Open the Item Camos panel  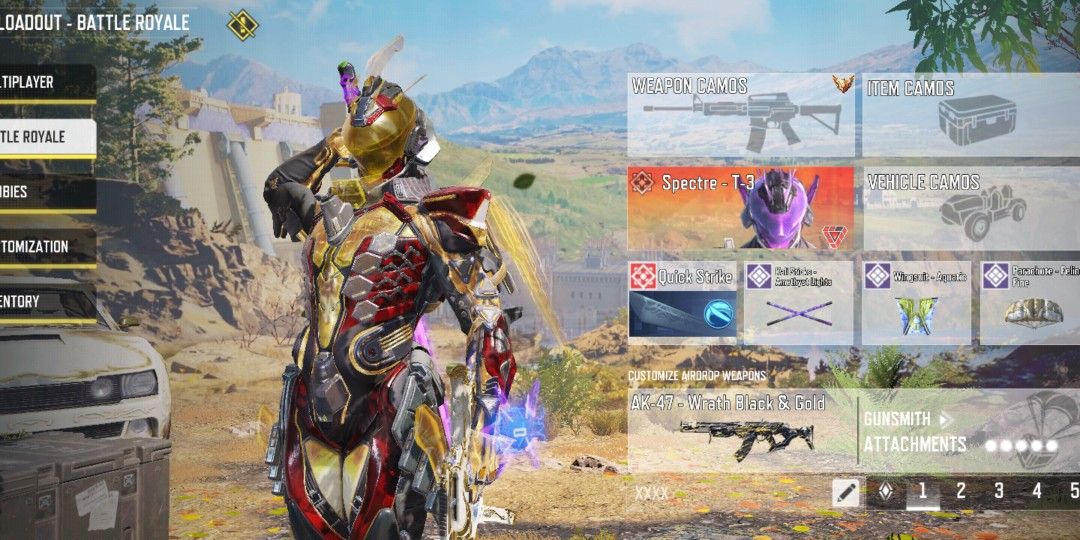click(x=970, y=114)
